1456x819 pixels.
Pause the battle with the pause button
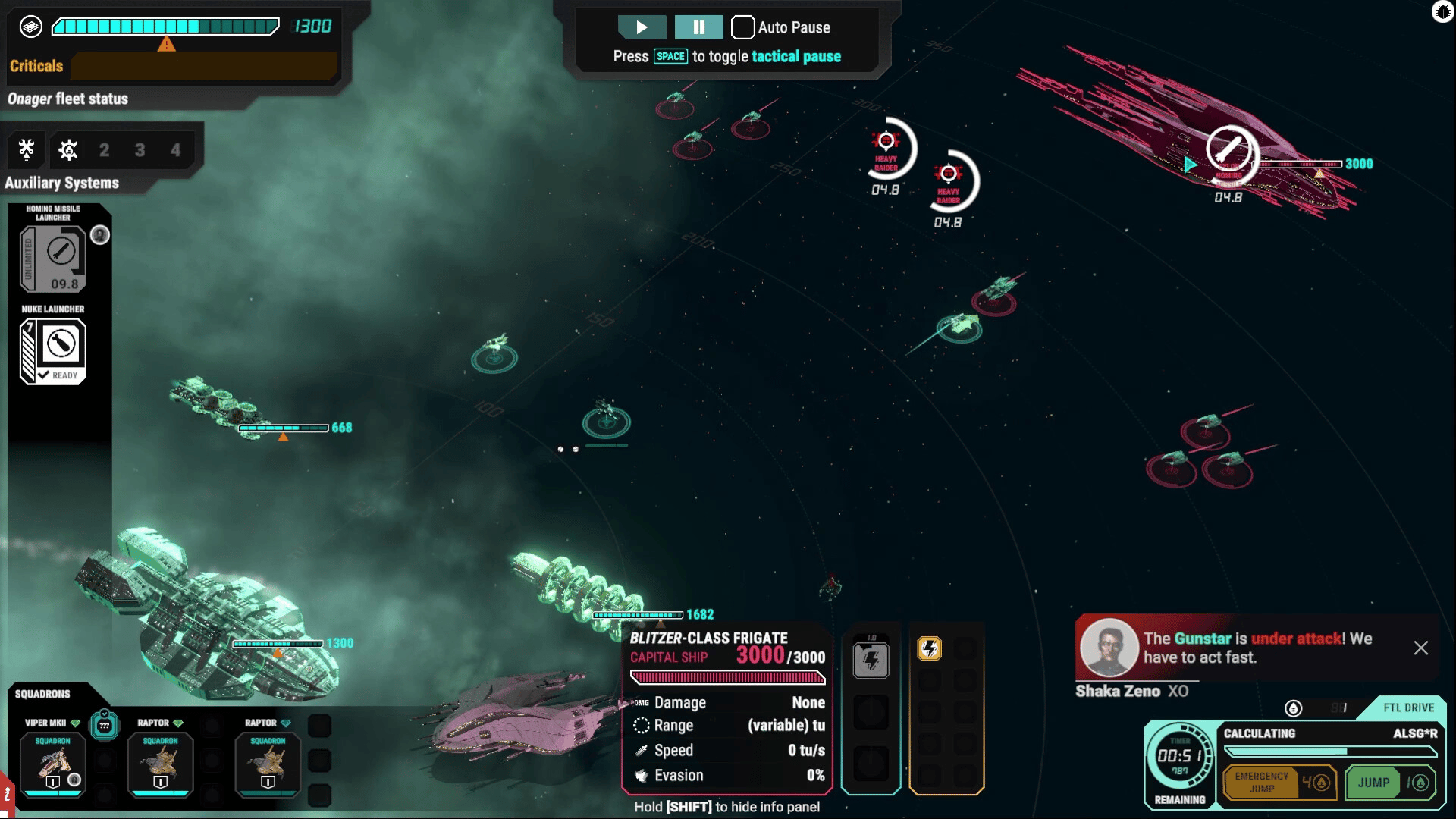tap(698, 27)
